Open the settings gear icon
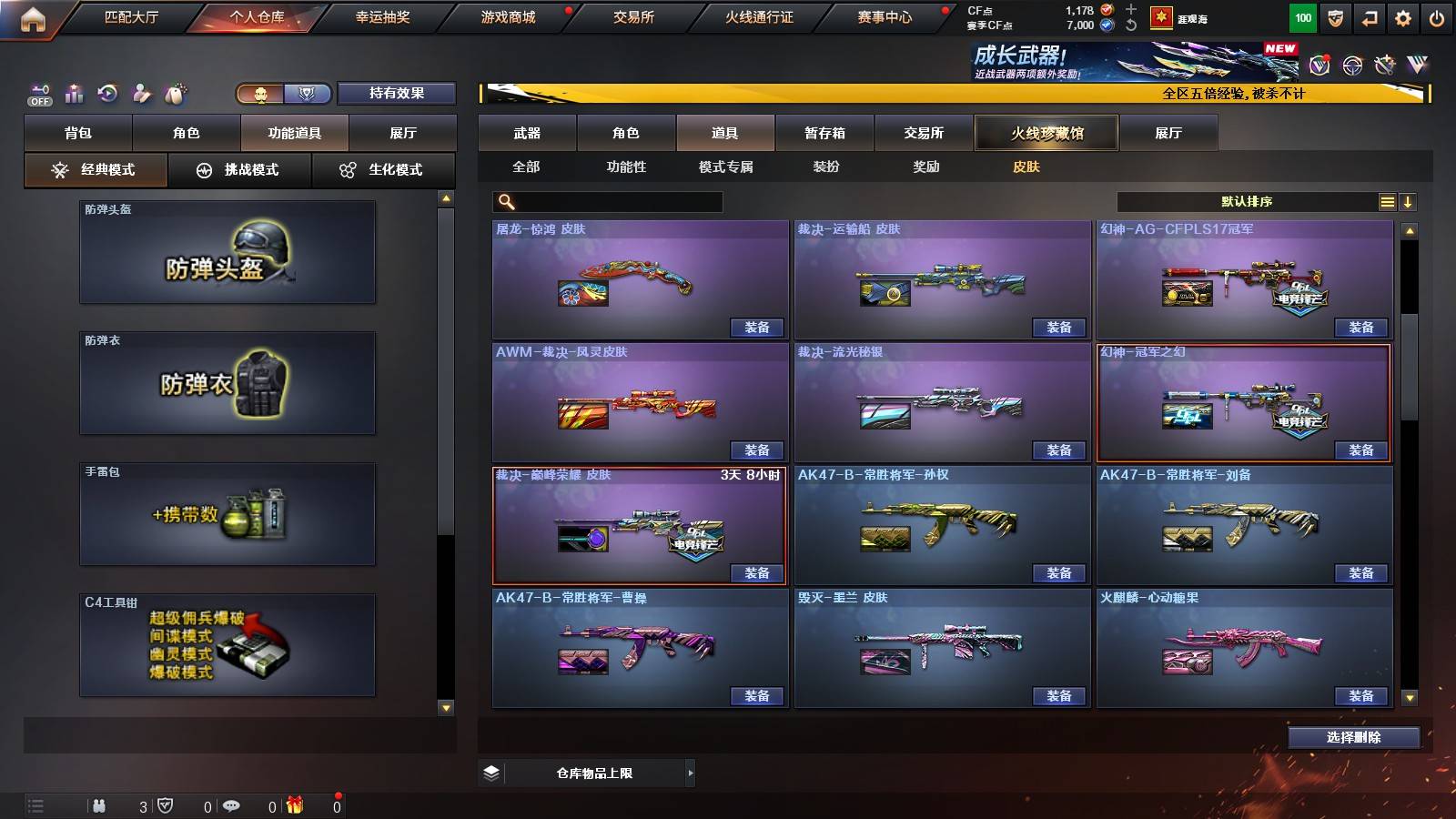This screenshot has width=1456, height=819. pyautogui.click(x=1403, y=16)
